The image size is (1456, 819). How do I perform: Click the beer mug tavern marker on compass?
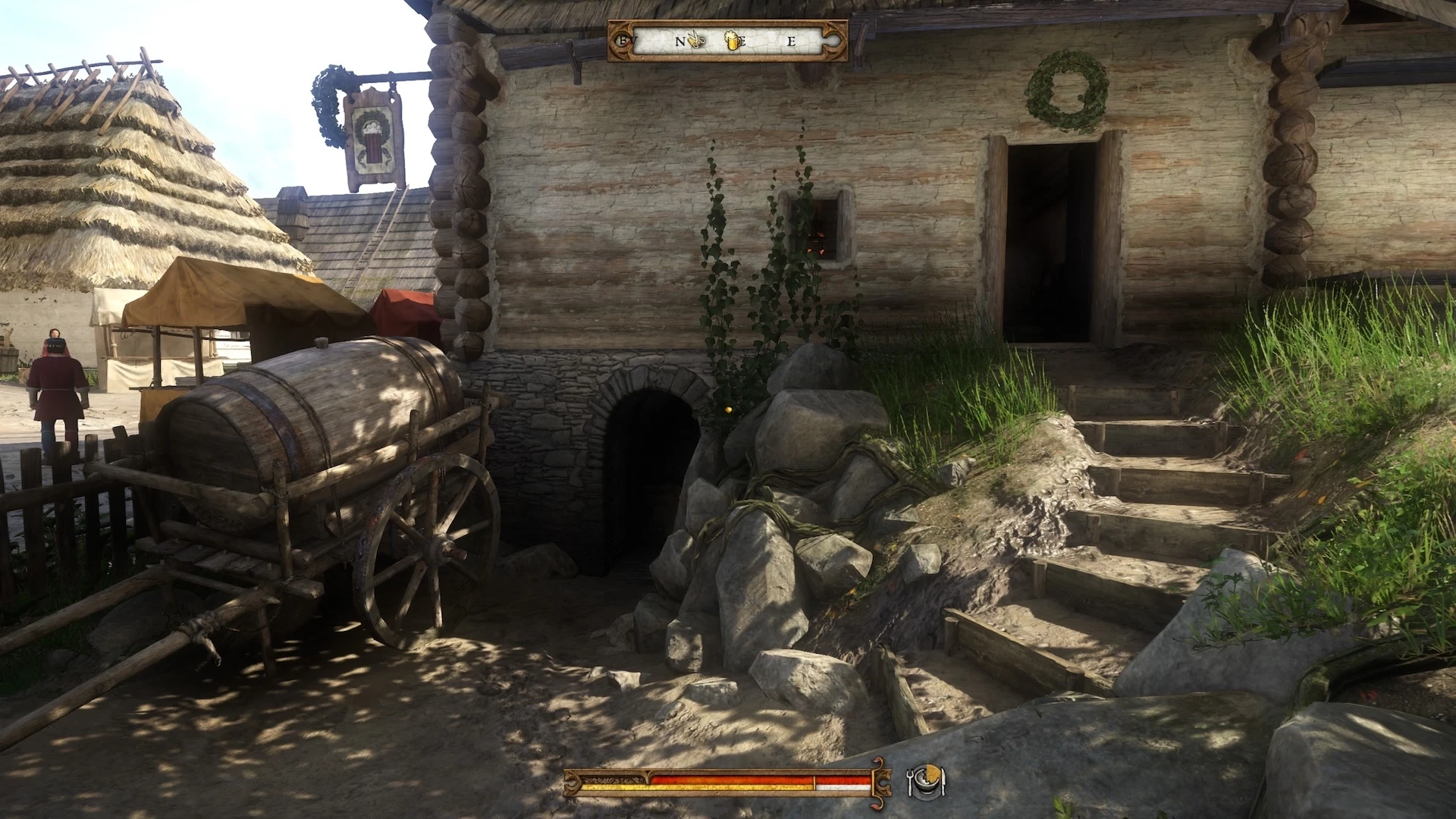pos(733,40)
